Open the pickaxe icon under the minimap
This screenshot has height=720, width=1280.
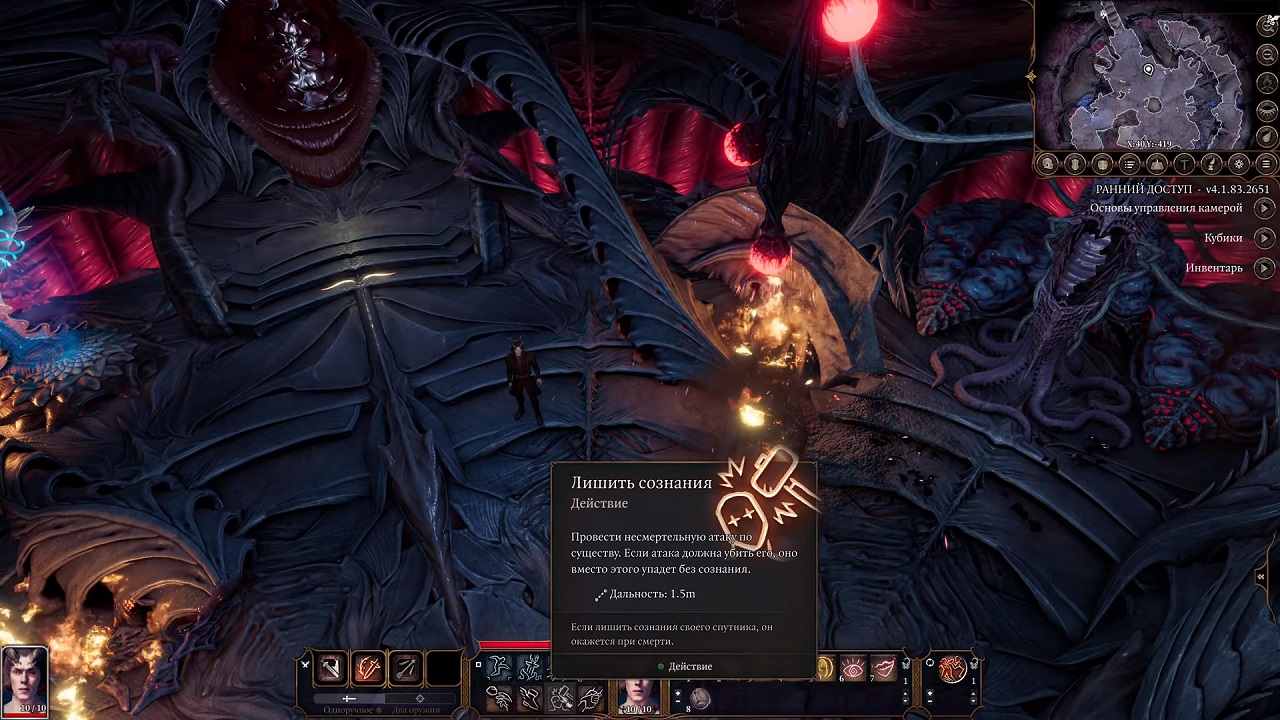click(1184, 164)
